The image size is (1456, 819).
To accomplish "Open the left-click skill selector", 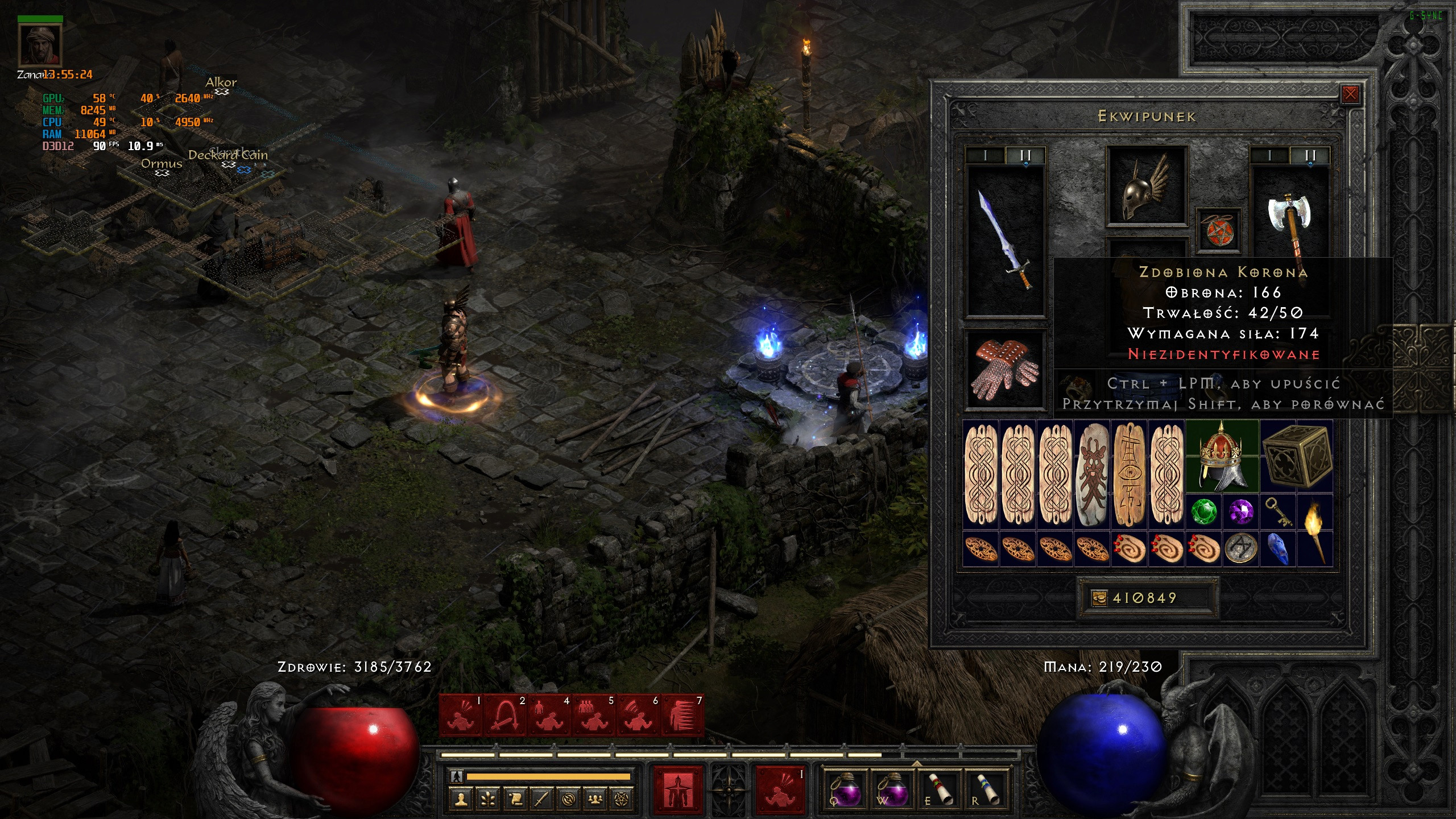I will tap(679, 788).
